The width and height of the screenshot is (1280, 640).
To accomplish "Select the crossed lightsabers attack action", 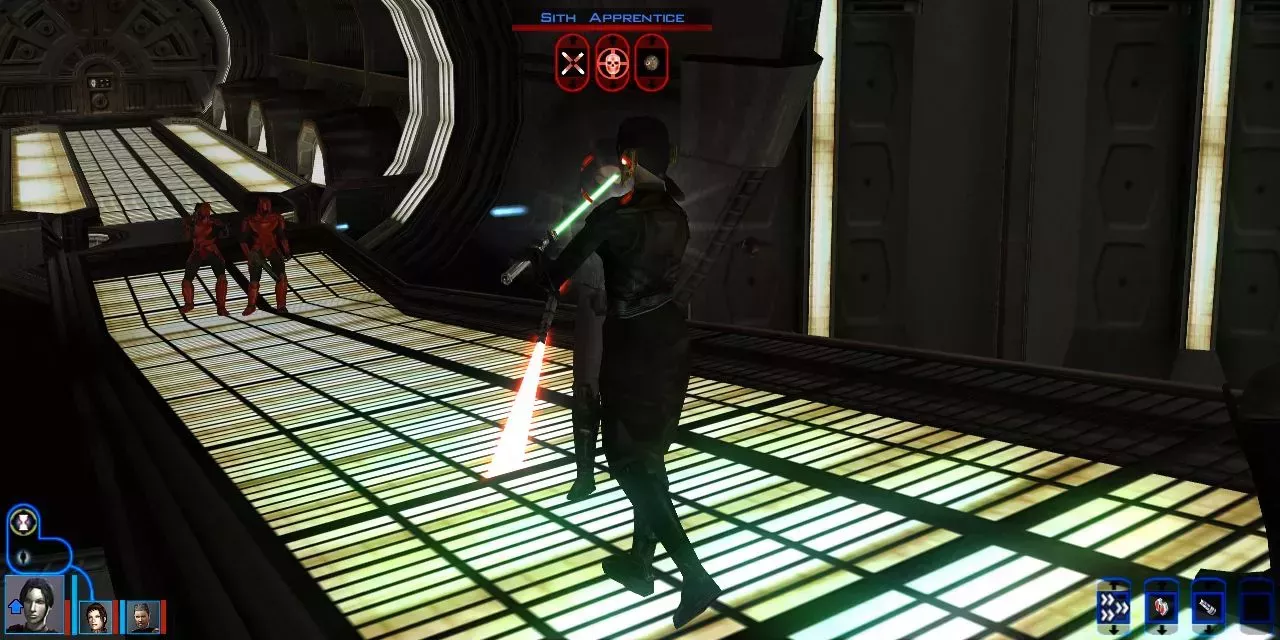I will [x=572, y=63].
